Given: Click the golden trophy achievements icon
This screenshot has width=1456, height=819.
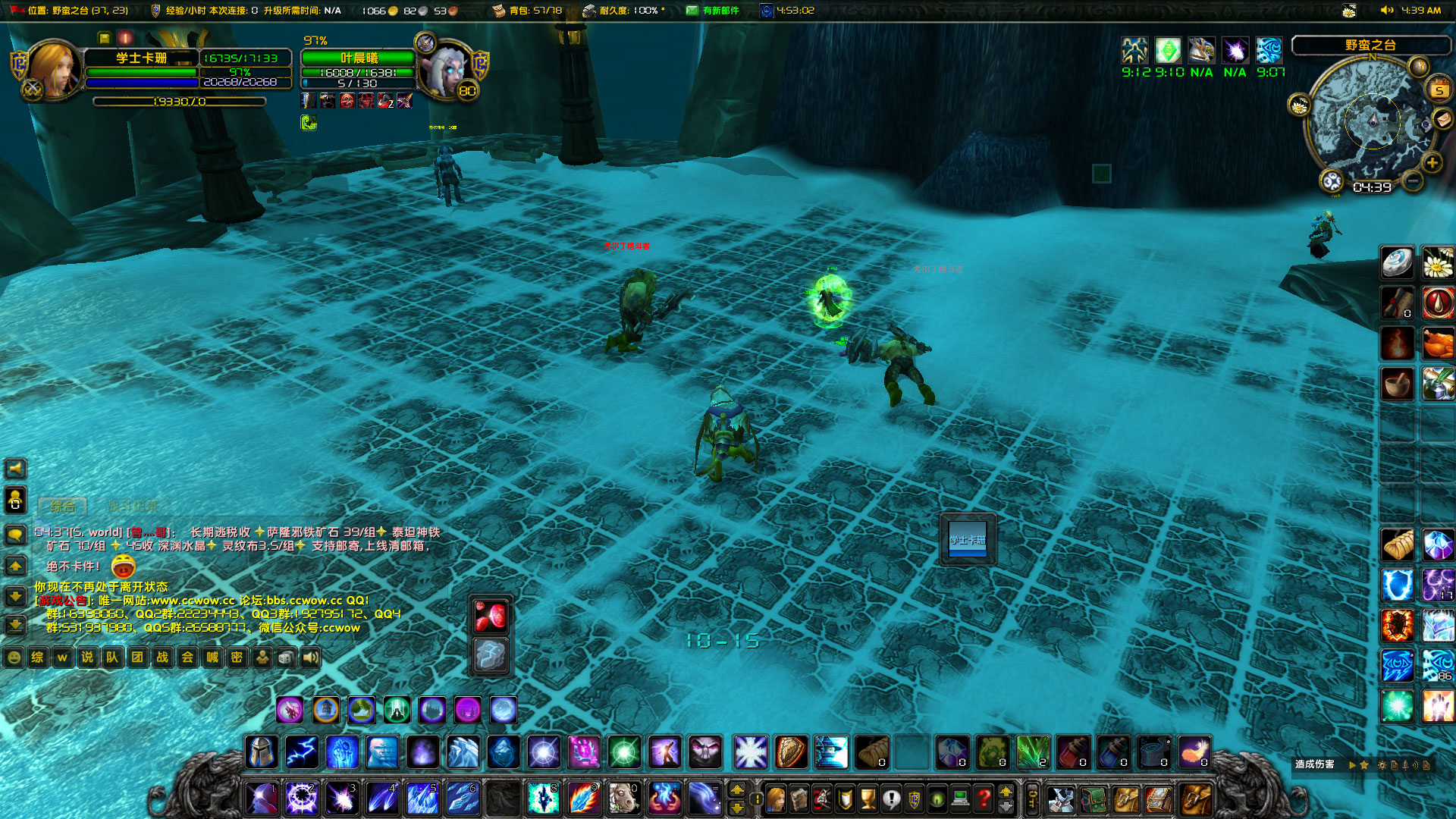Looking at the screenshot, I should tap(868, 798).
